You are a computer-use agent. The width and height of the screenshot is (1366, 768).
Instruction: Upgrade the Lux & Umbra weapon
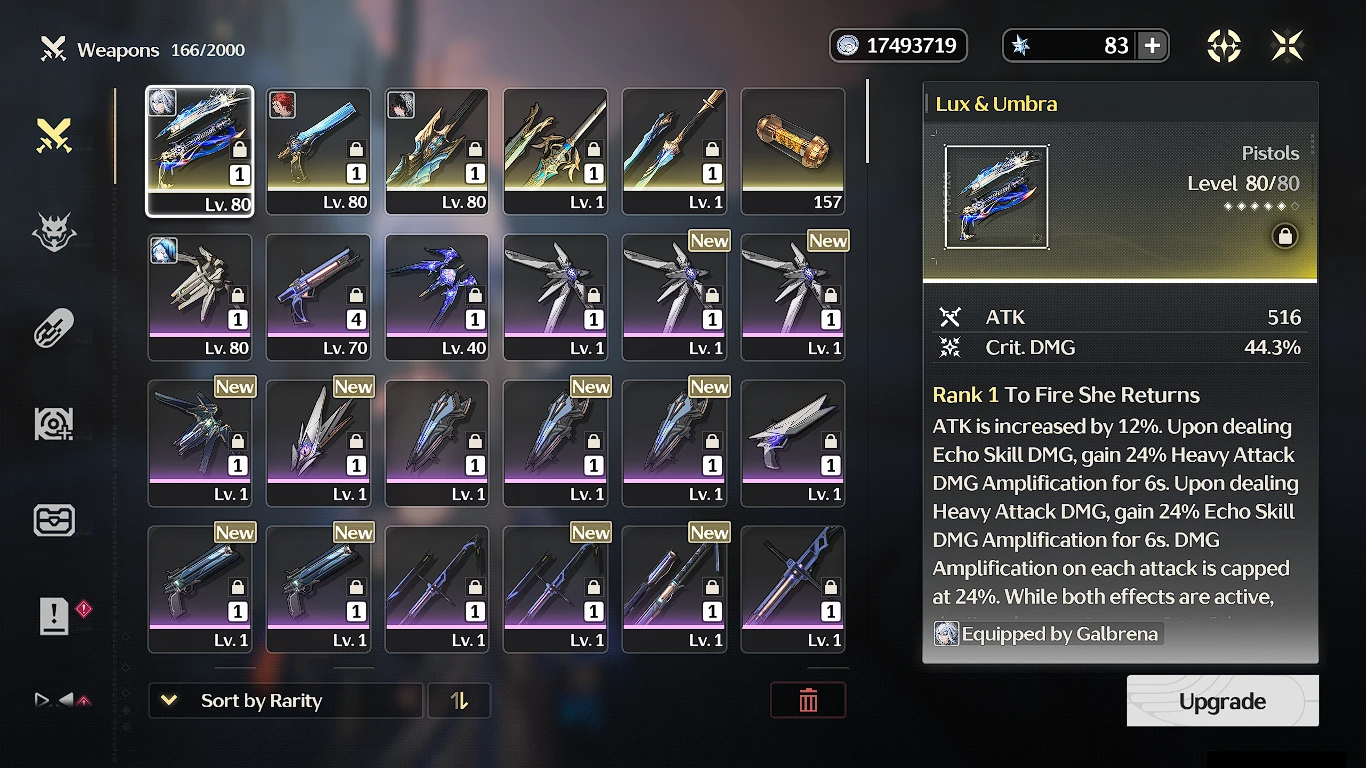pyautogui.click(x=1222, y=701)
